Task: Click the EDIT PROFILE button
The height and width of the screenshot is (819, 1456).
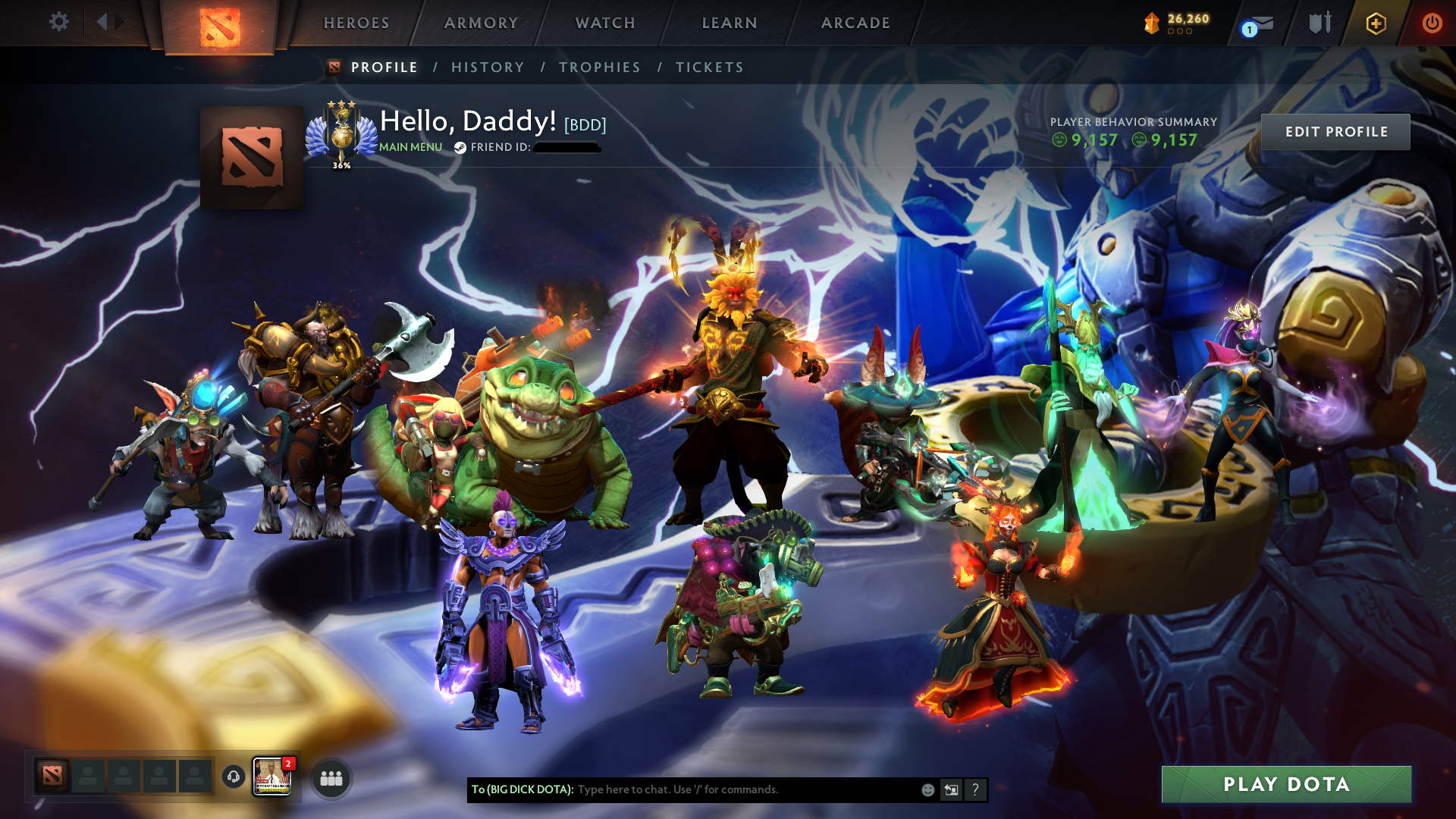Action: point(1335,131)
